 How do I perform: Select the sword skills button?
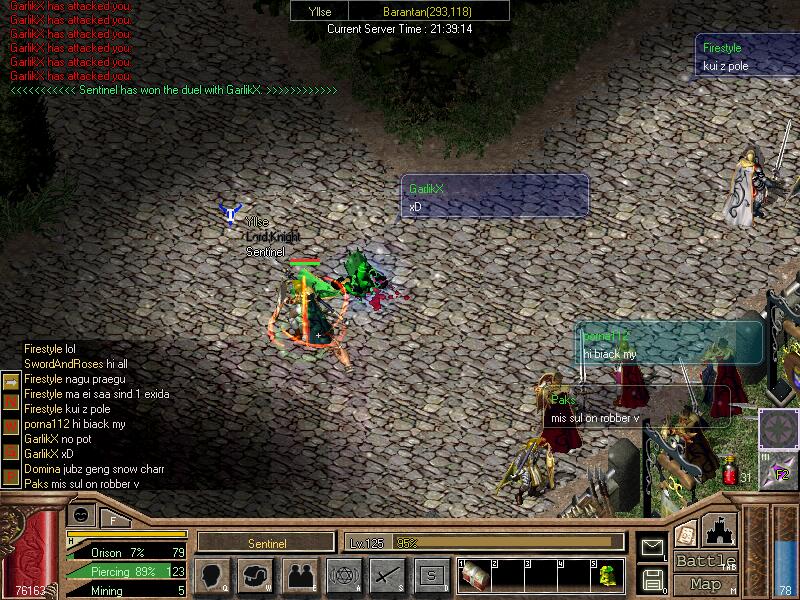tap(386, 576)
